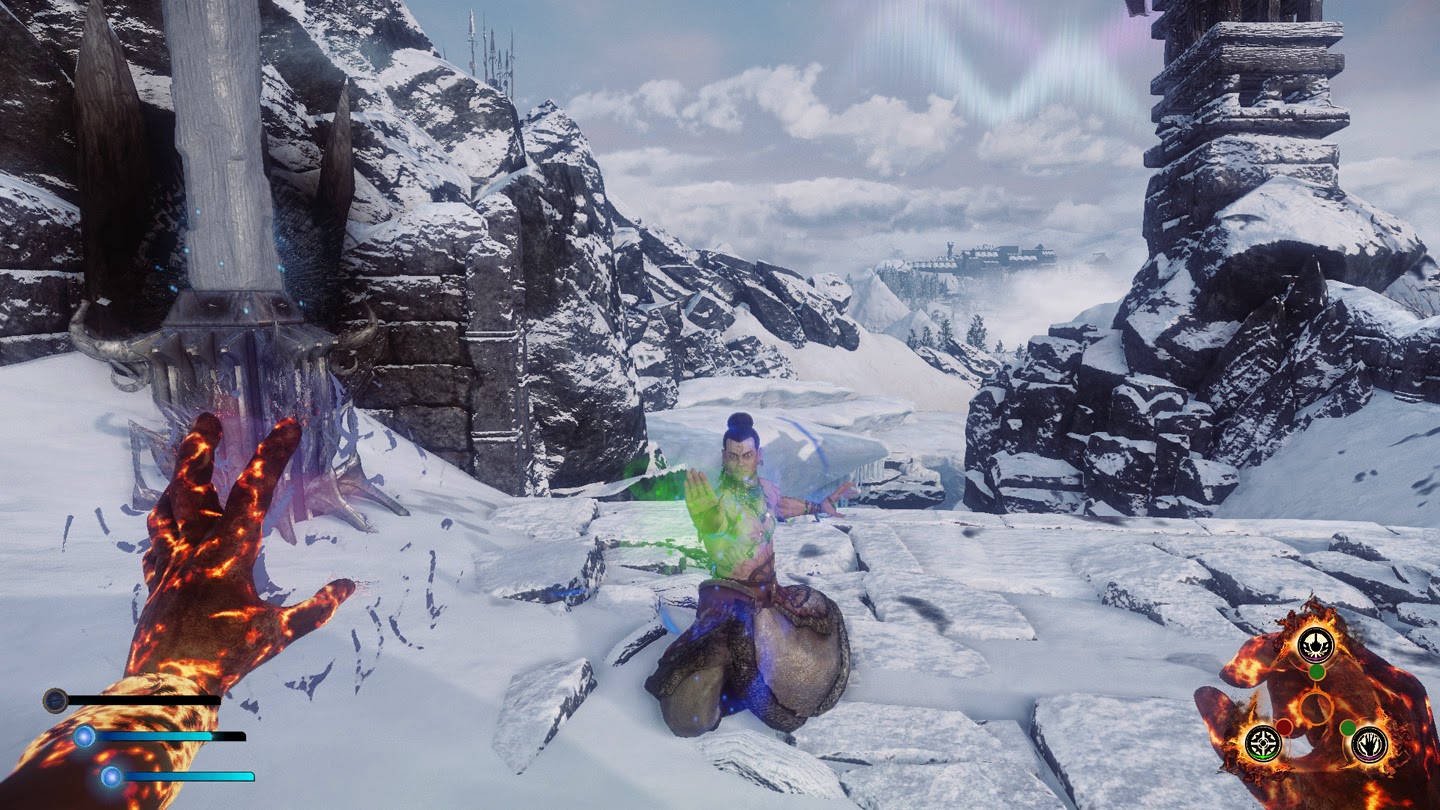Click the empty center ring of spell wheel
Screen dimensions: 1440x810
click(1316, 708)
